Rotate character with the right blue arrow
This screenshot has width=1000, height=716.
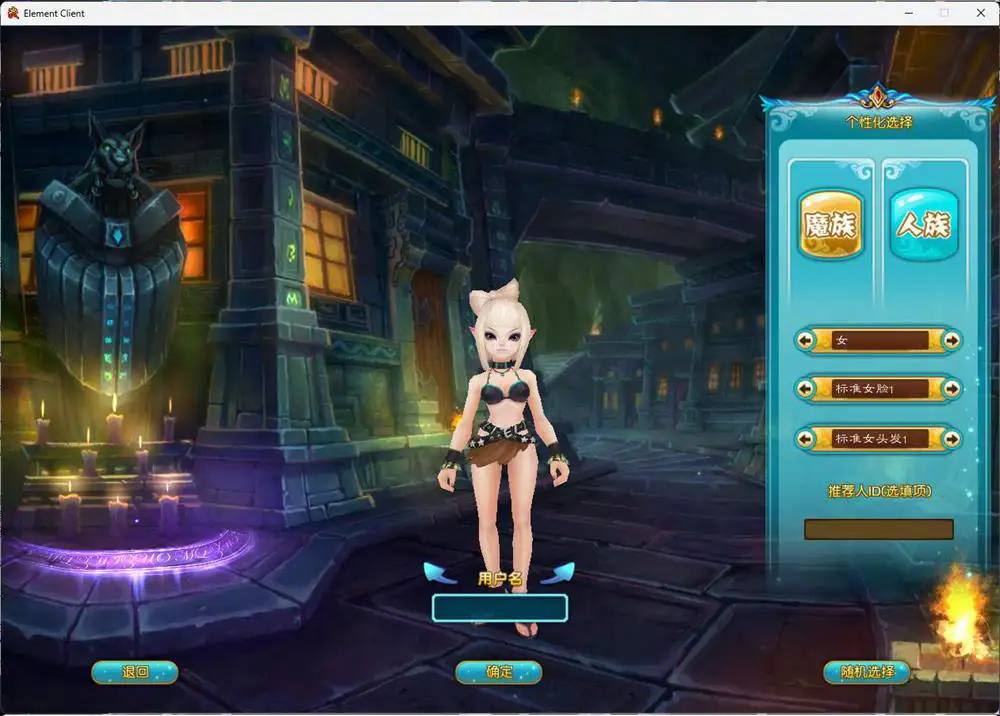coord(560,573)
